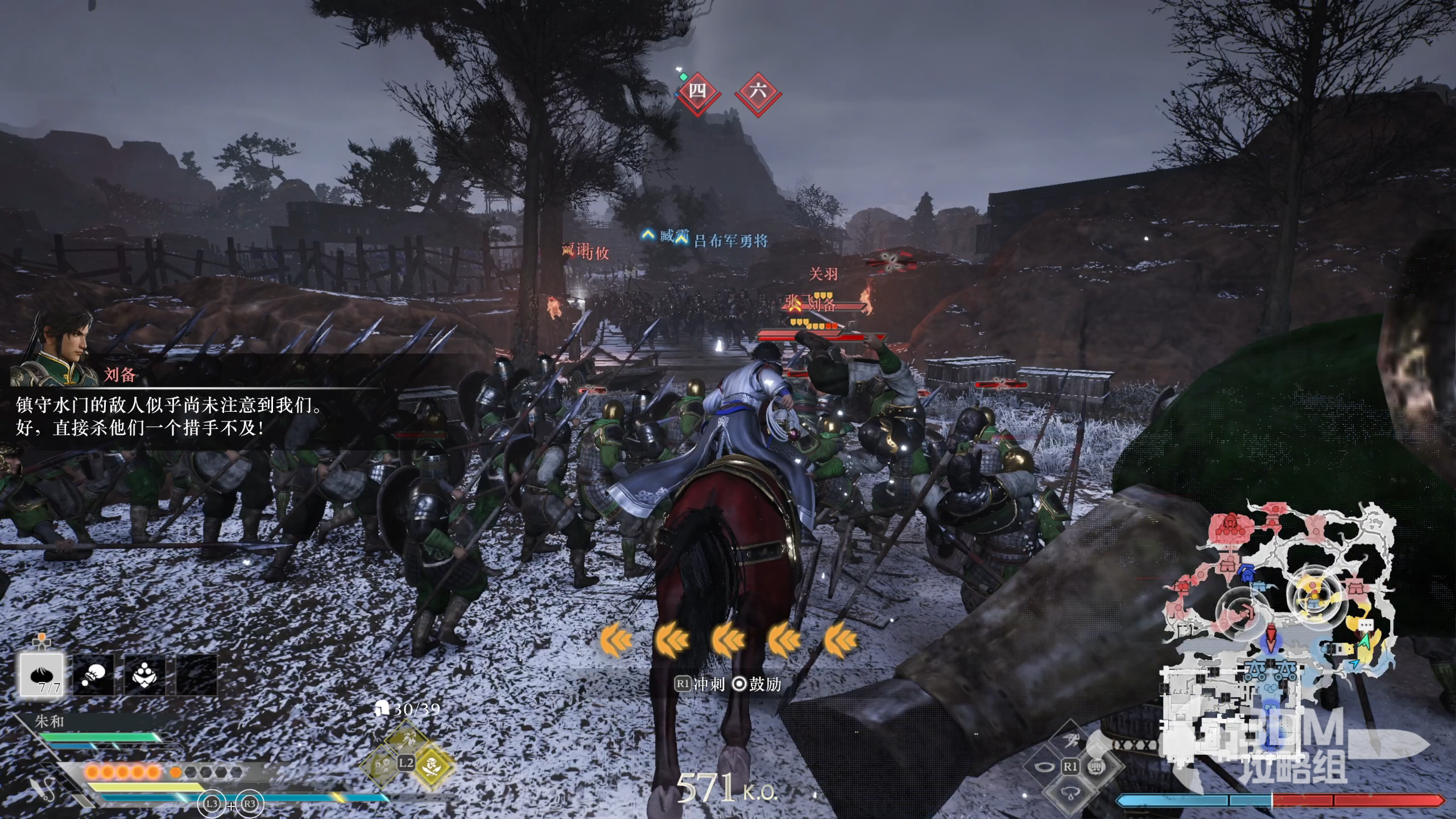Image resolution: width=1456 pixels, height=819 pixels.
Task: Select the orb cluster item slot
Action: 144,675
